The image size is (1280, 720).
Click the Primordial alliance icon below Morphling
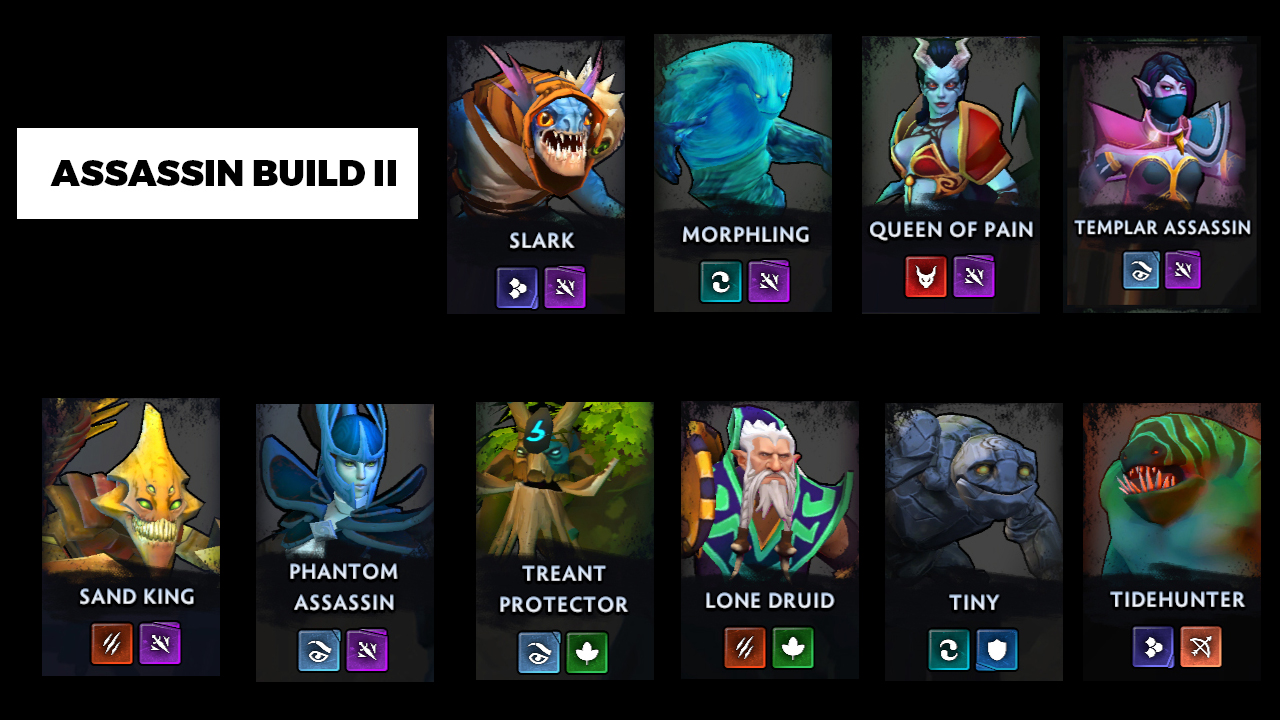tap(720, 282)
